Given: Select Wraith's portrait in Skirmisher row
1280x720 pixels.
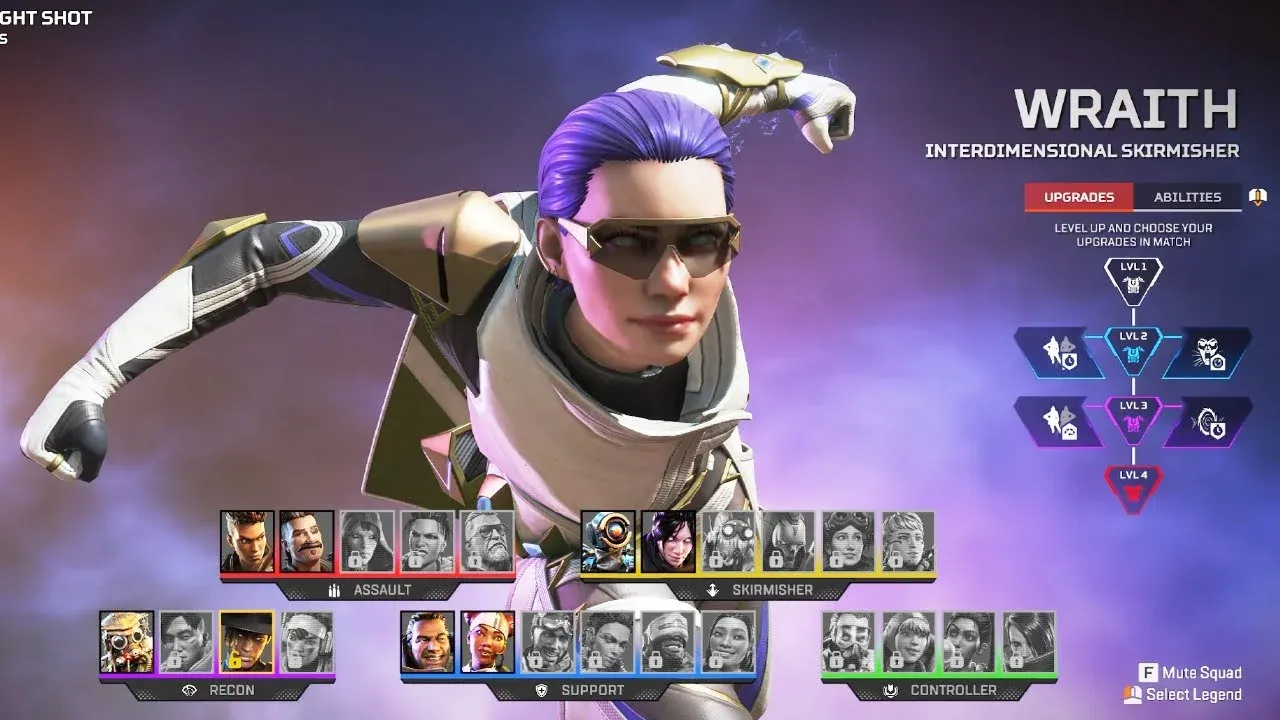Looking at the screenshot, I should click(668, 542).
